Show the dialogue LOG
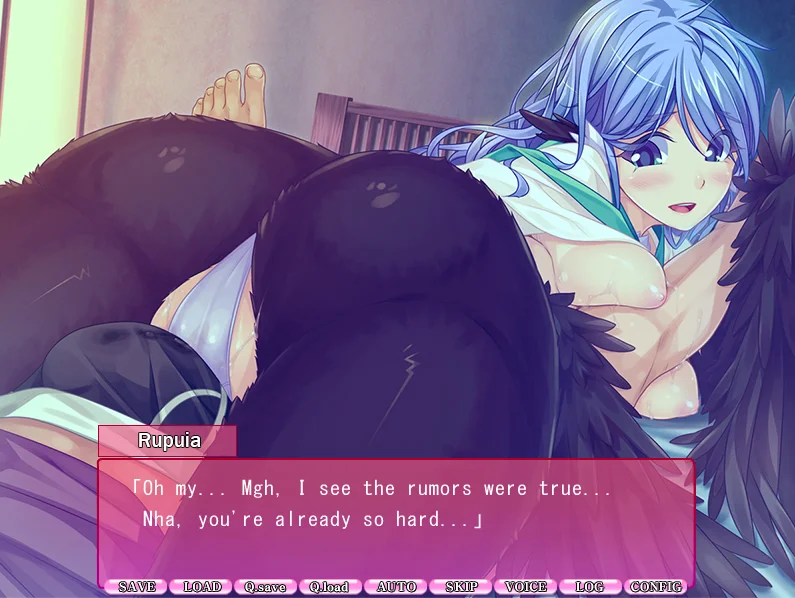 (x=591, y=587)
